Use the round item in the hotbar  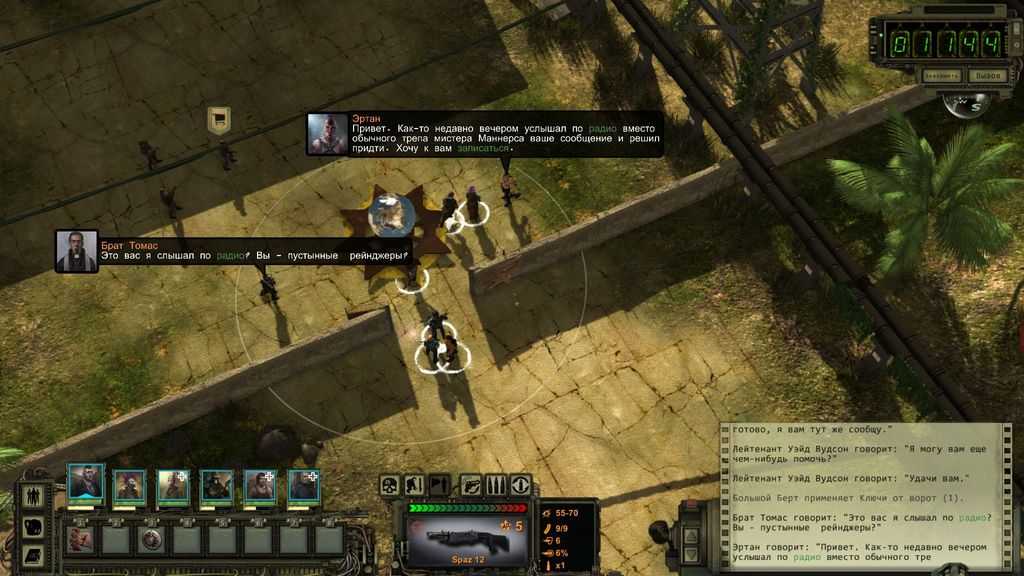tap(151, 540)
